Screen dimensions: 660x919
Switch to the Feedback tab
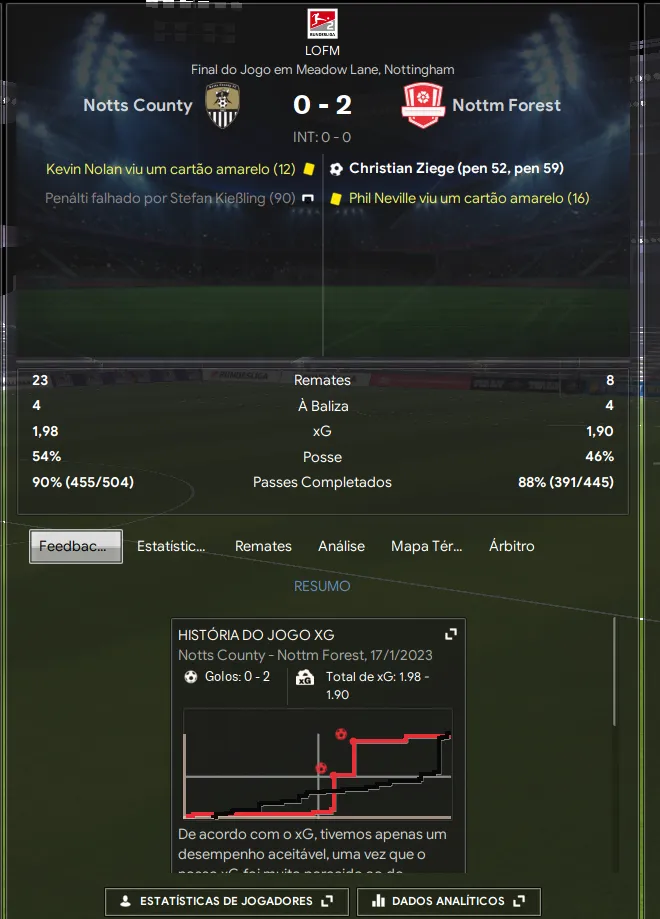click(x=76, y=546)
